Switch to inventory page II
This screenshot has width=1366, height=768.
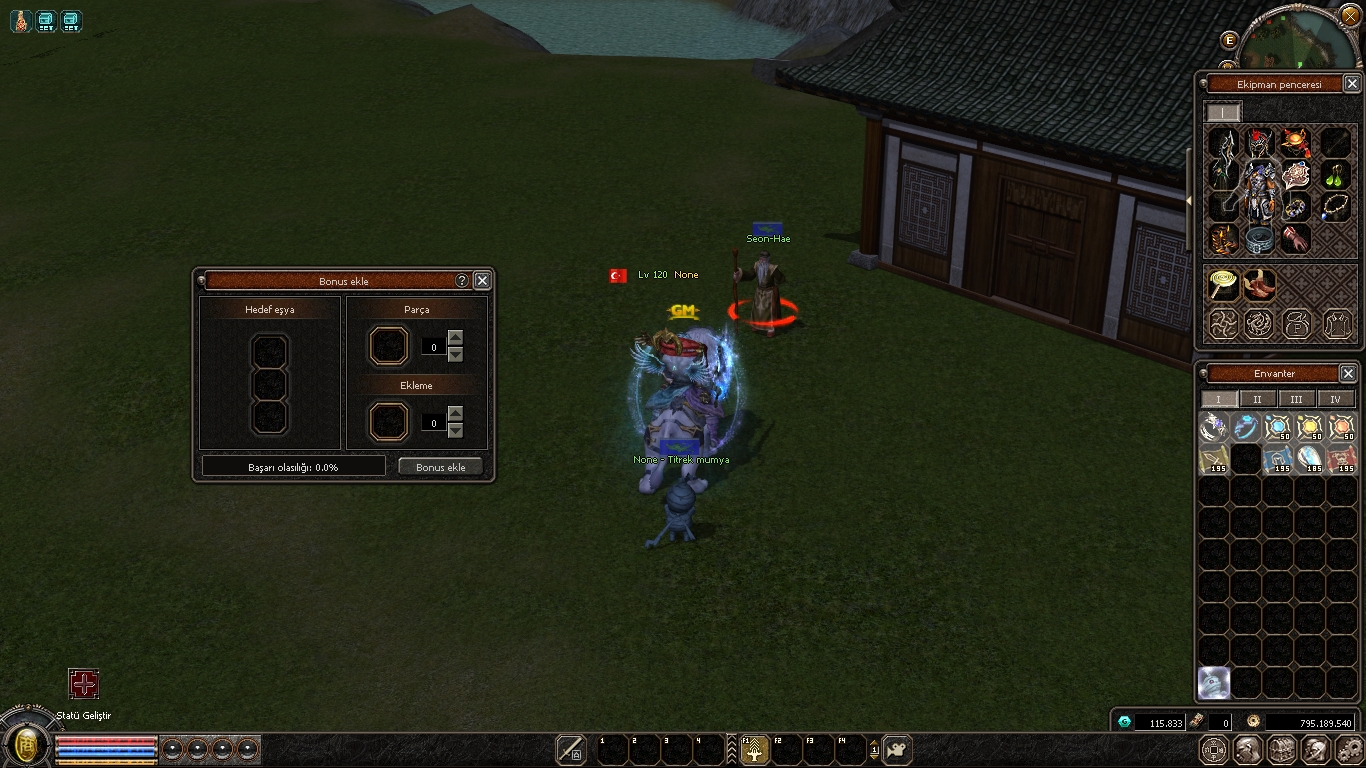[x=1257, y=399]
